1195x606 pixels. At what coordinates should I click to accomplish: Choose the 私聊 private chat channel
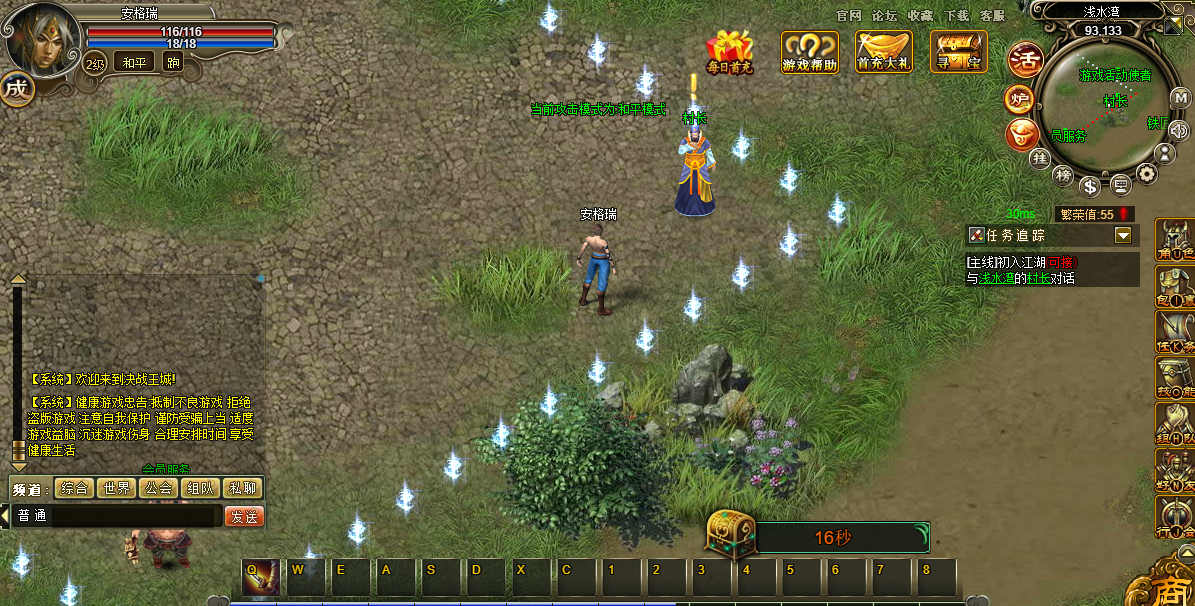(x=242, y=488)
